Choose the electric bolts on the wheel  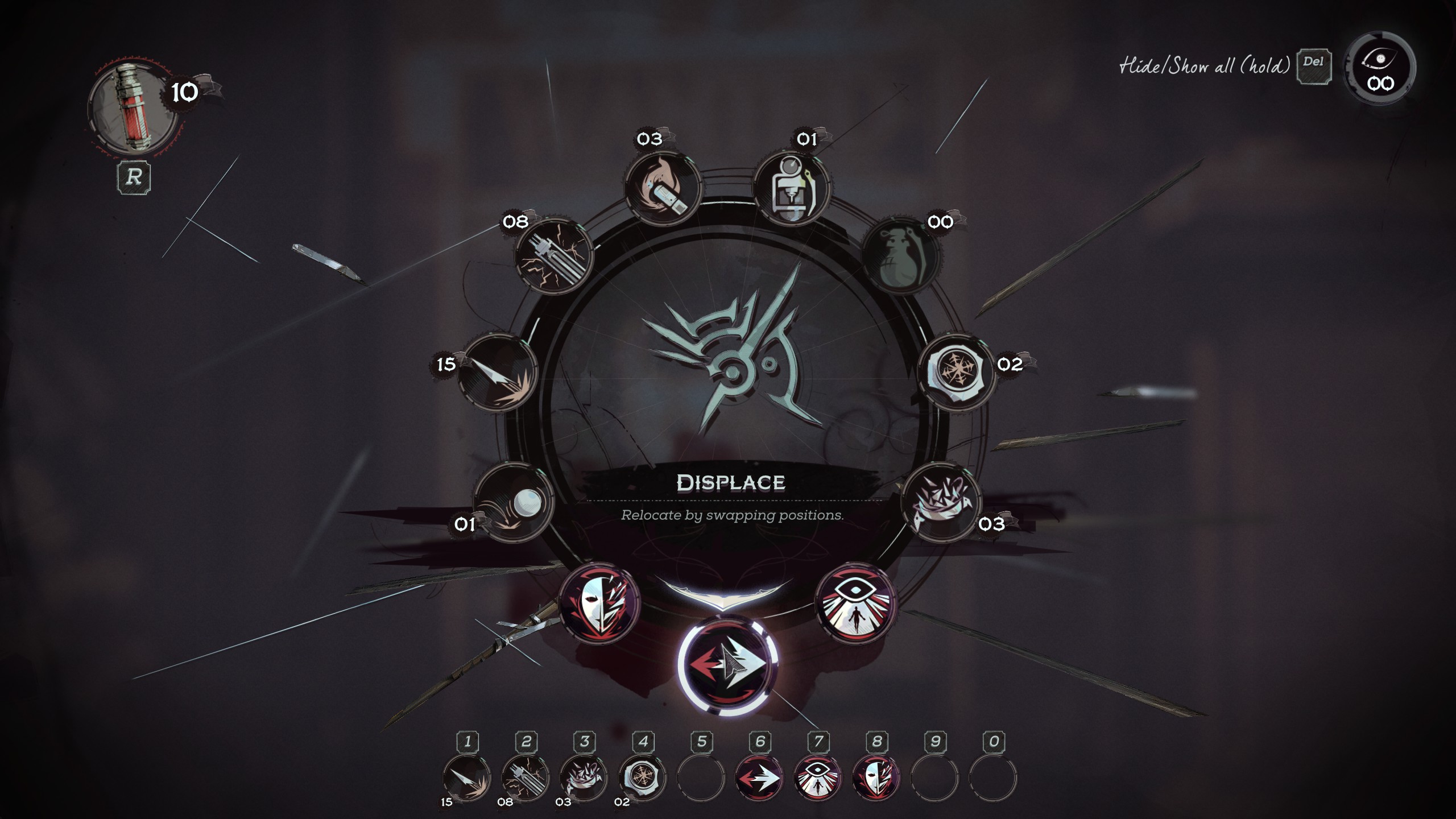click(x=553, y=257)
